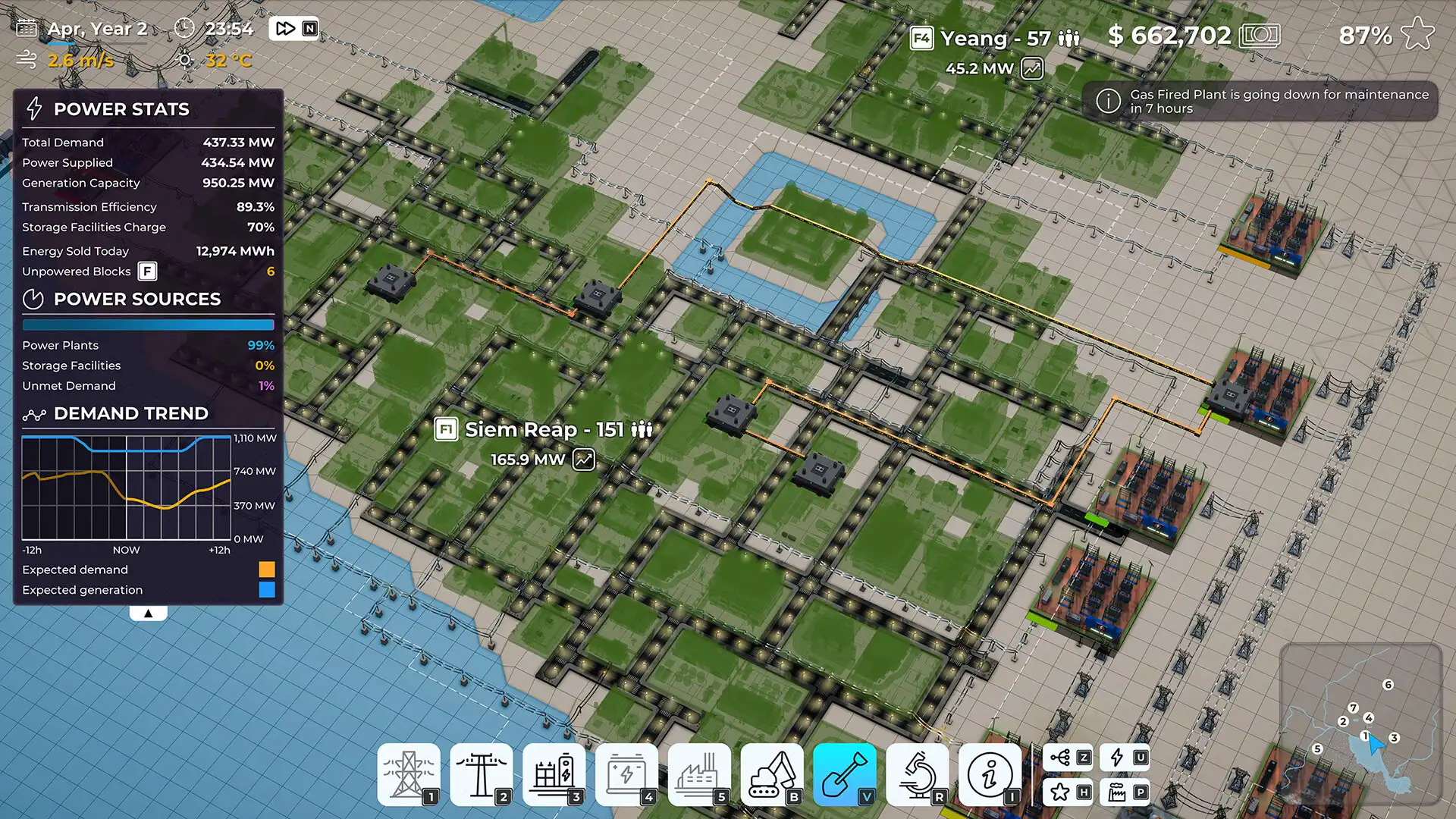Viewport: 1456px width, 819px height.
Task: Select the highlighted shovel terrain tool
Action: 844,773
